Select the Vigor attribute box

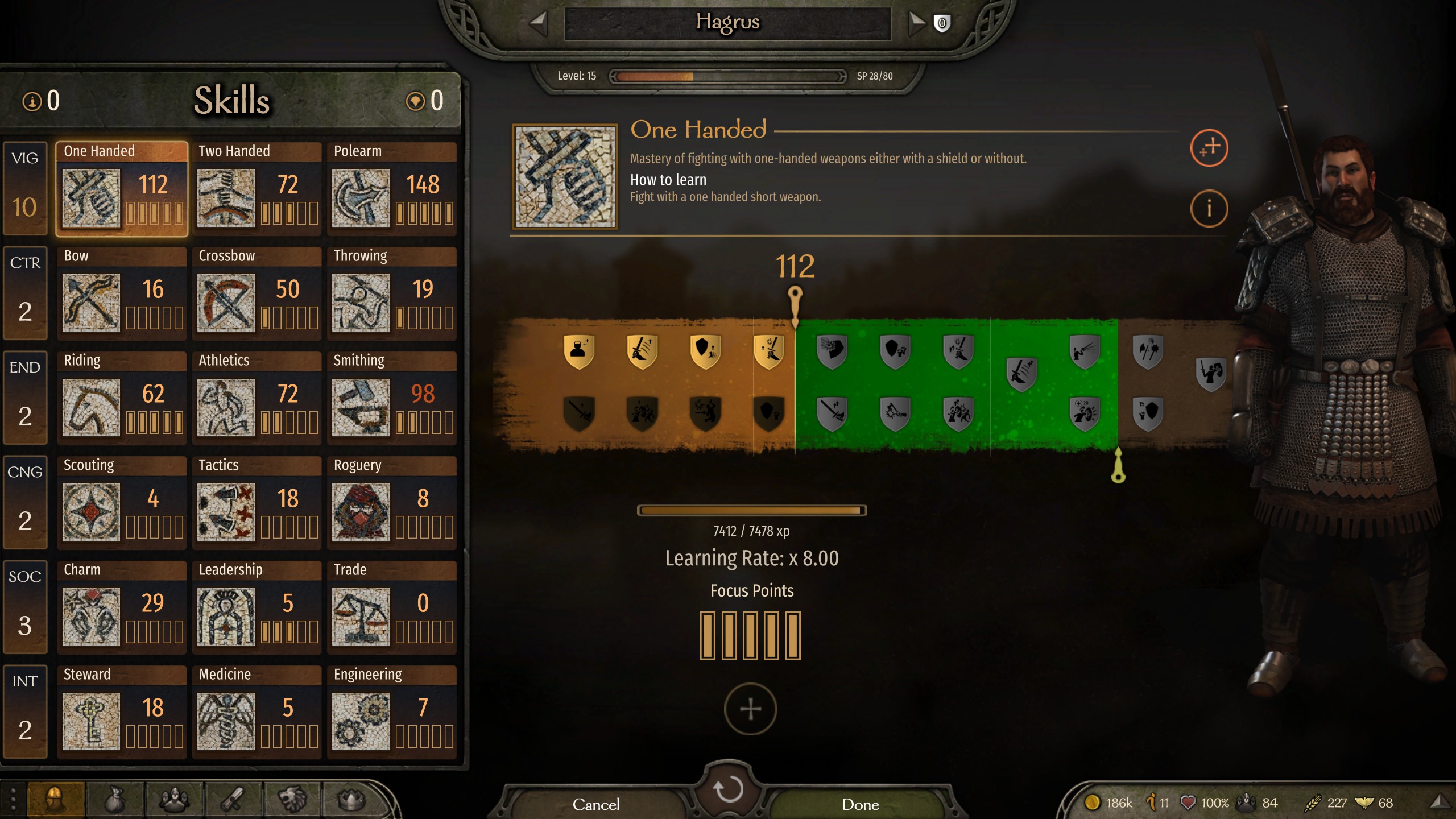point(25,188)
